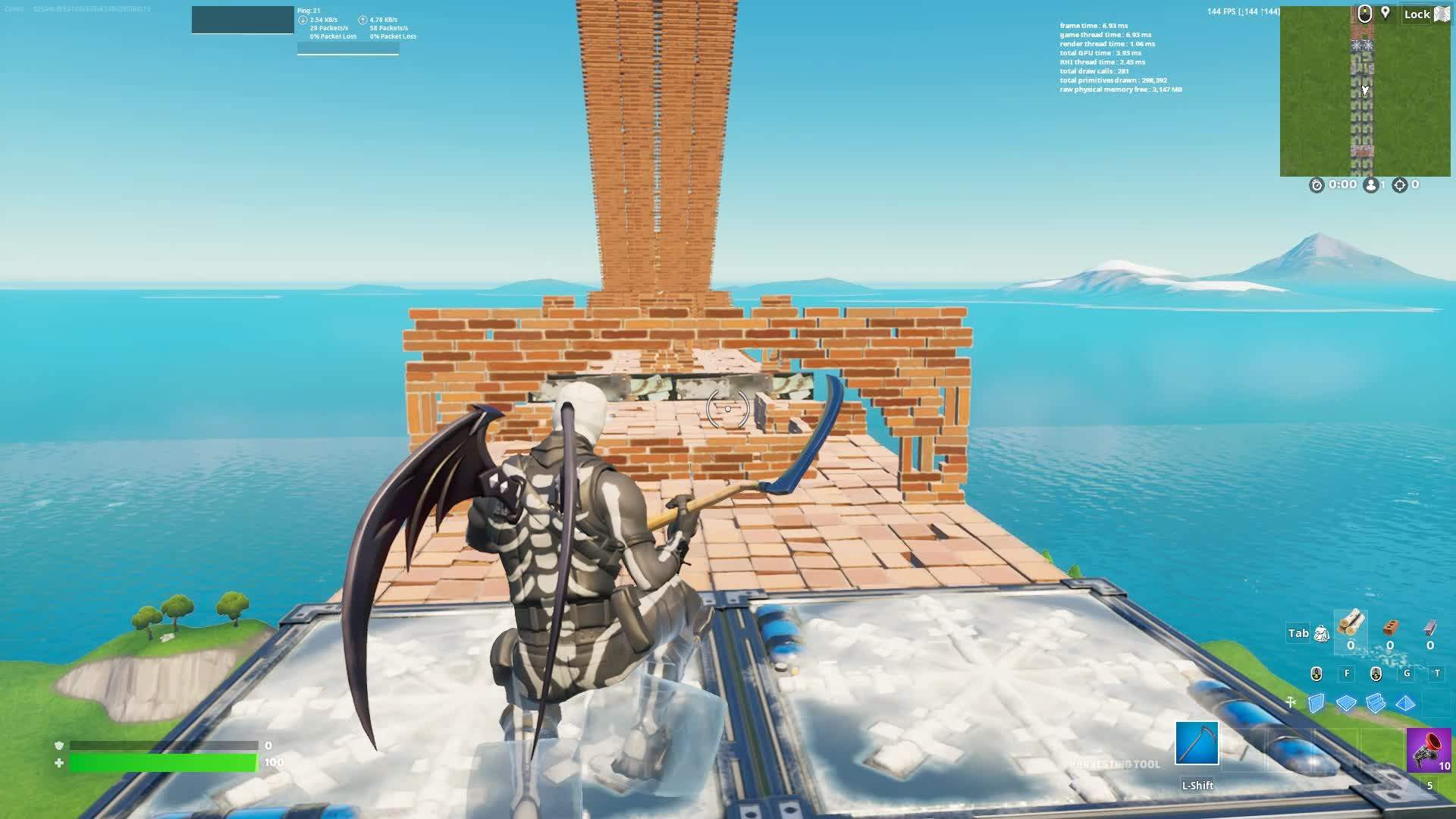Click the location pin icon above the minimap
This screenshot has width=1456, height=819.
click(x=1385, y=13)
